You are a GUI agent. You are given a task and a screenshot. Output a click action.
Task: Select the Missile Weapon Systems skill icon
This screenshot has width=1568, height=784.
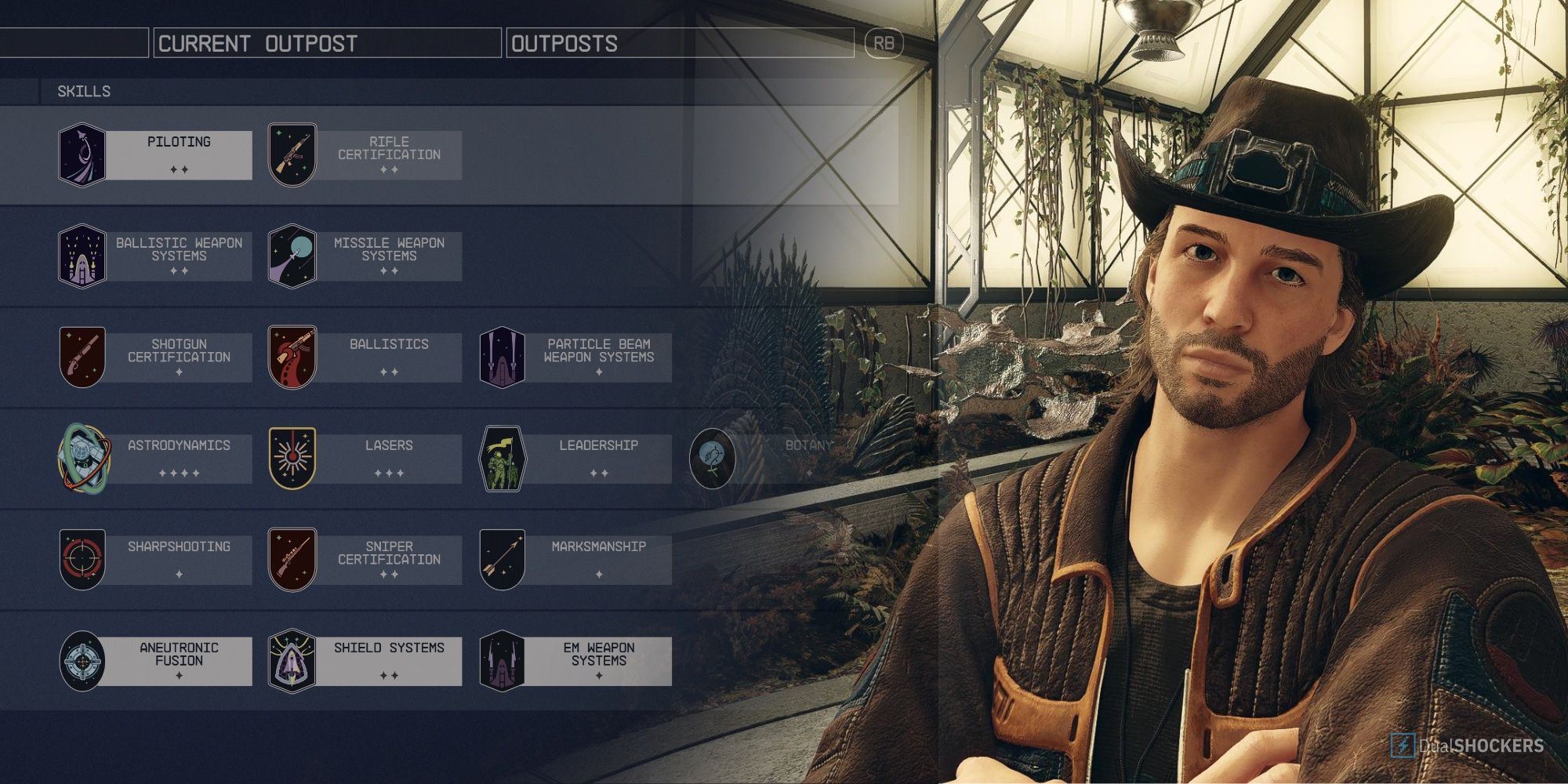[x=293, y=254]
